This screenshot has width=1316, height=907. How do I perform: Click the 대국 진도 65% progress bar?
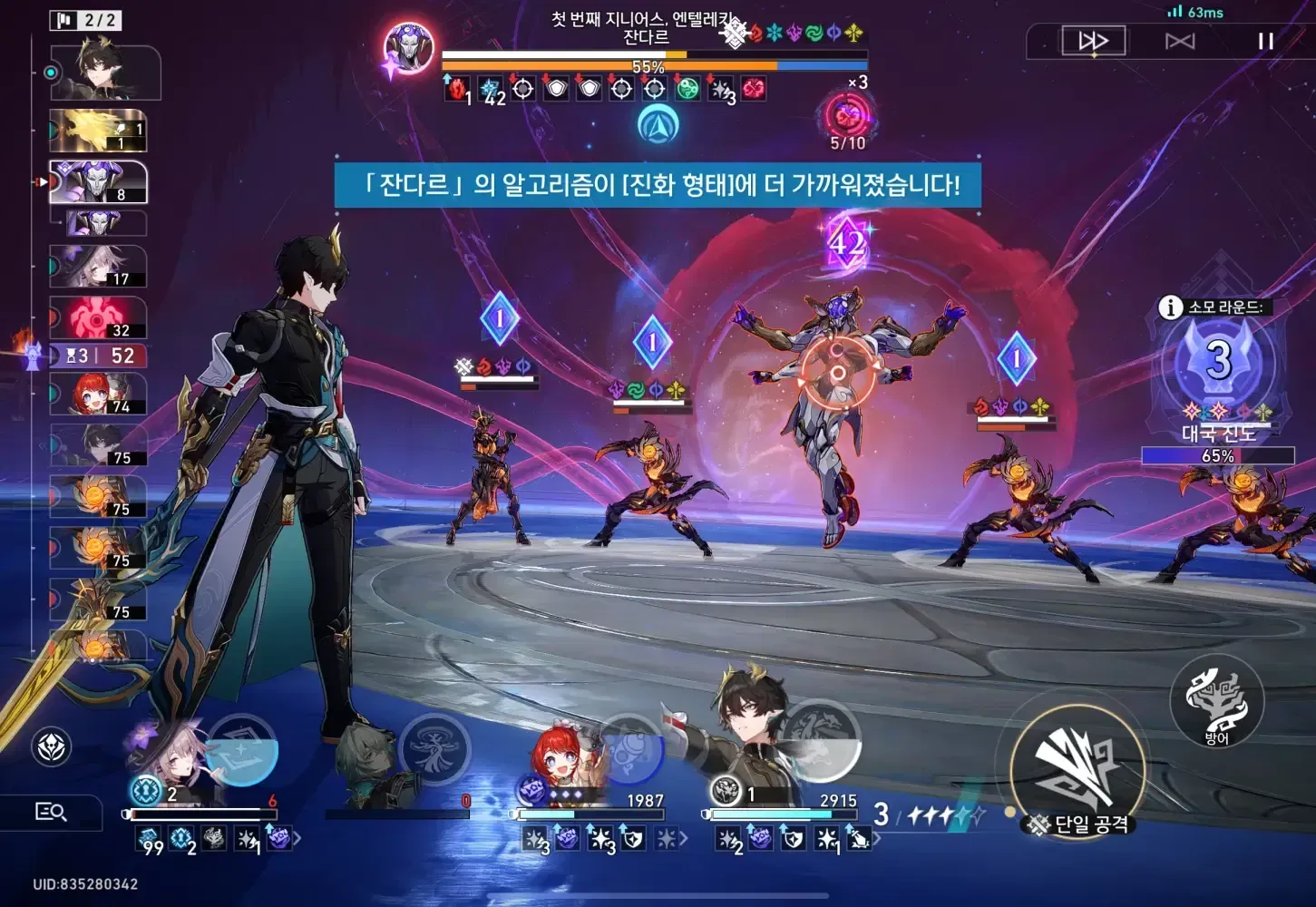[1217, 456]
